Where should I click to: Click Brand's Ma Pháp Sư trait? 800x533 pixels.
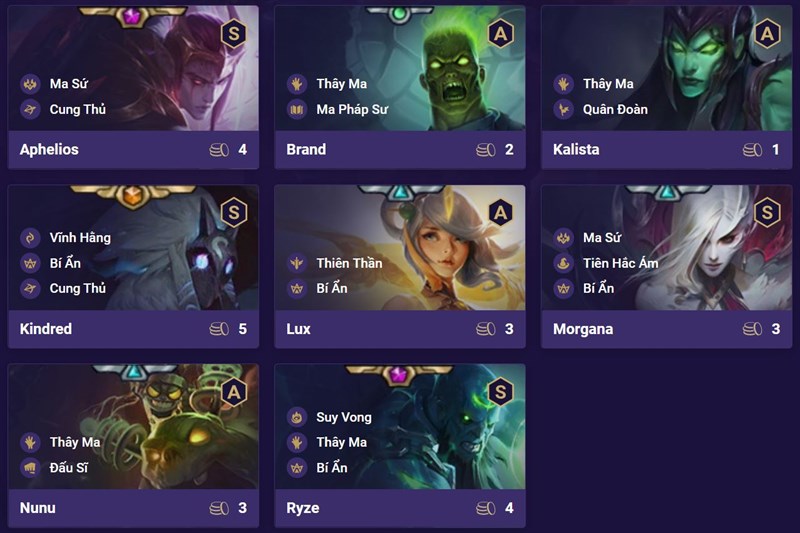coord(352,109)
